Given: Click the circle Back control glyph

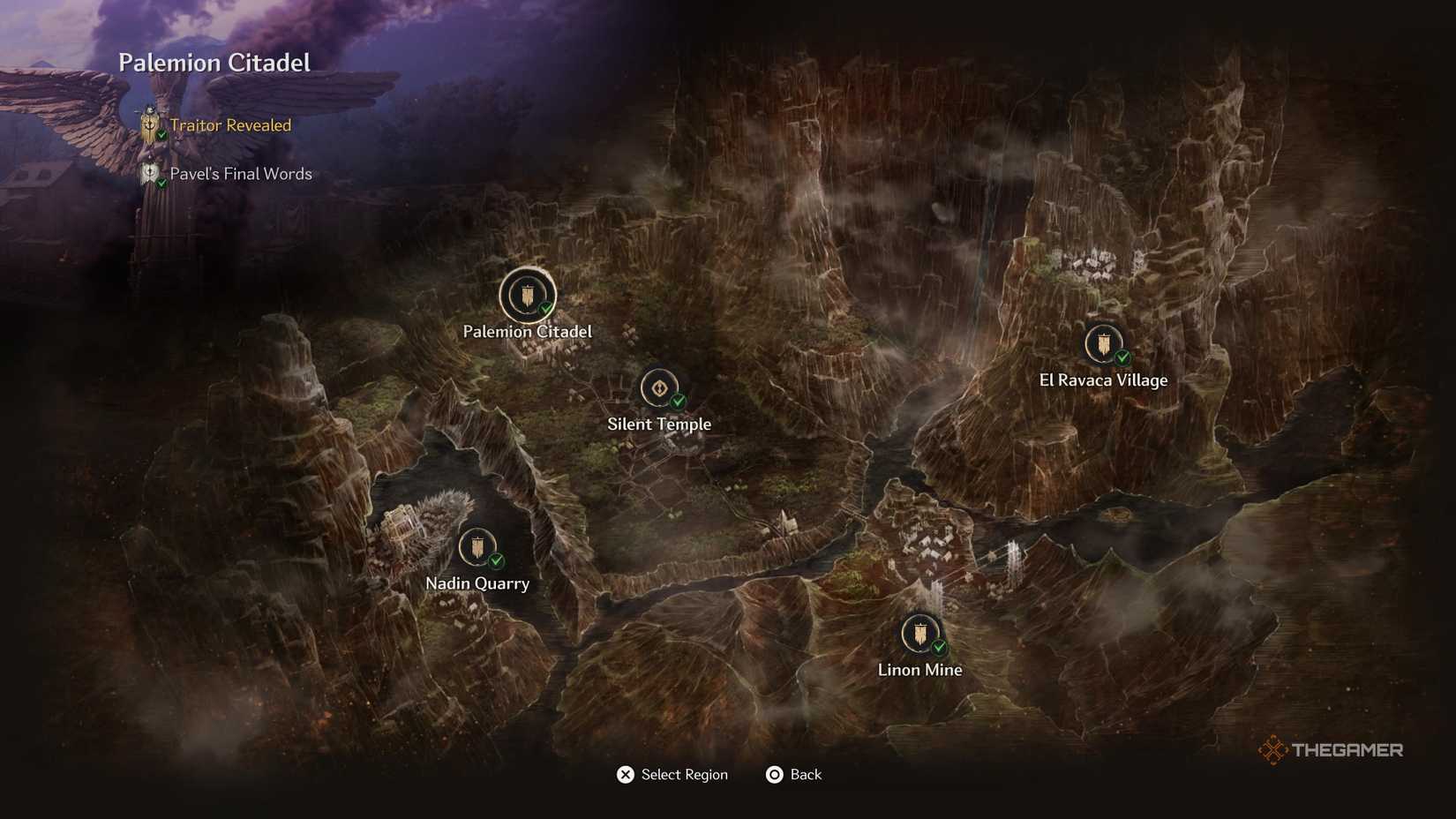Looking at the screenshot, I should (774, 774).
